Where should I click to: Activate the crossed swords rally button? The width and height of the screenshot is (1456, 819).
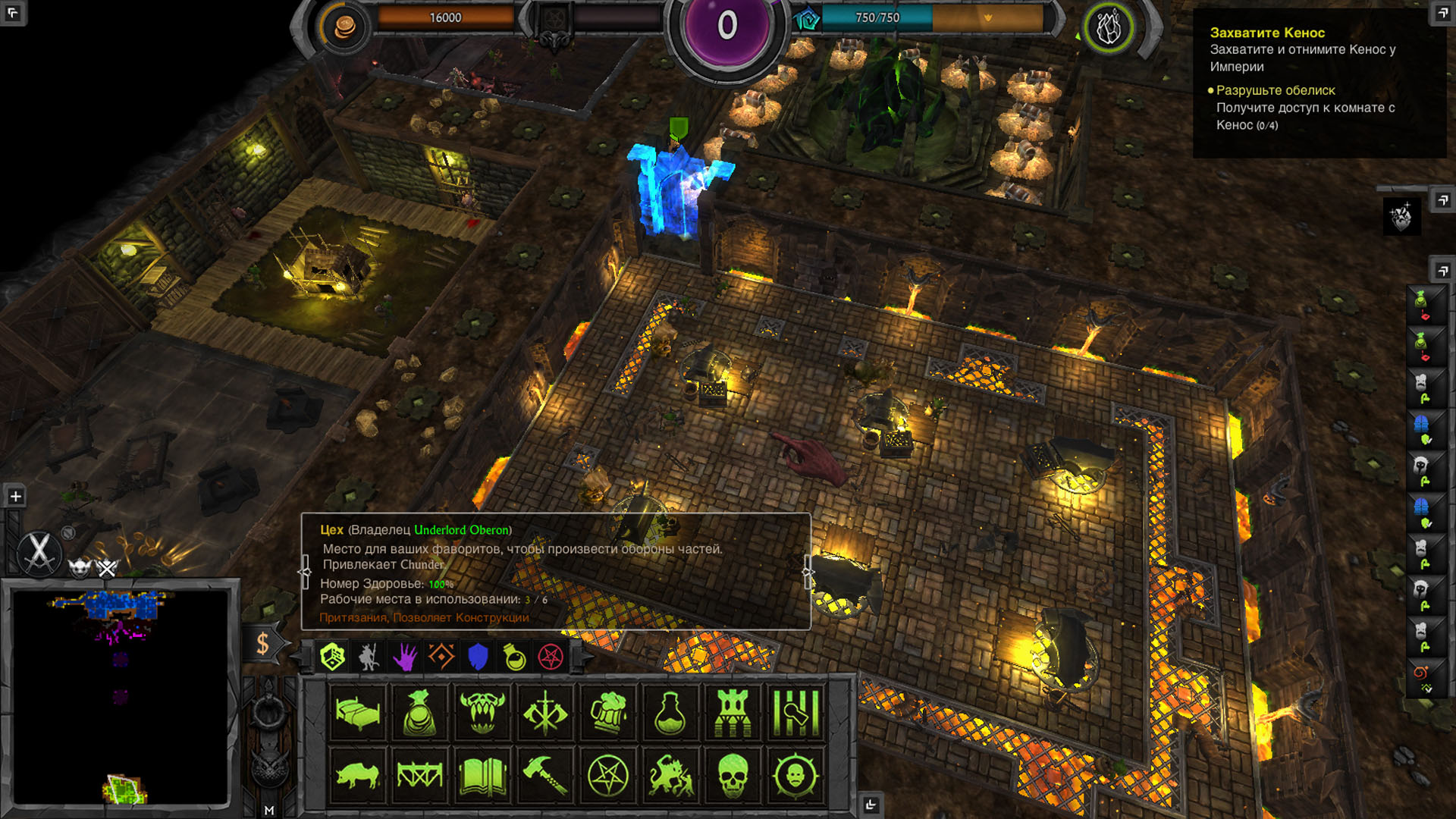click(x=39, y=551)
